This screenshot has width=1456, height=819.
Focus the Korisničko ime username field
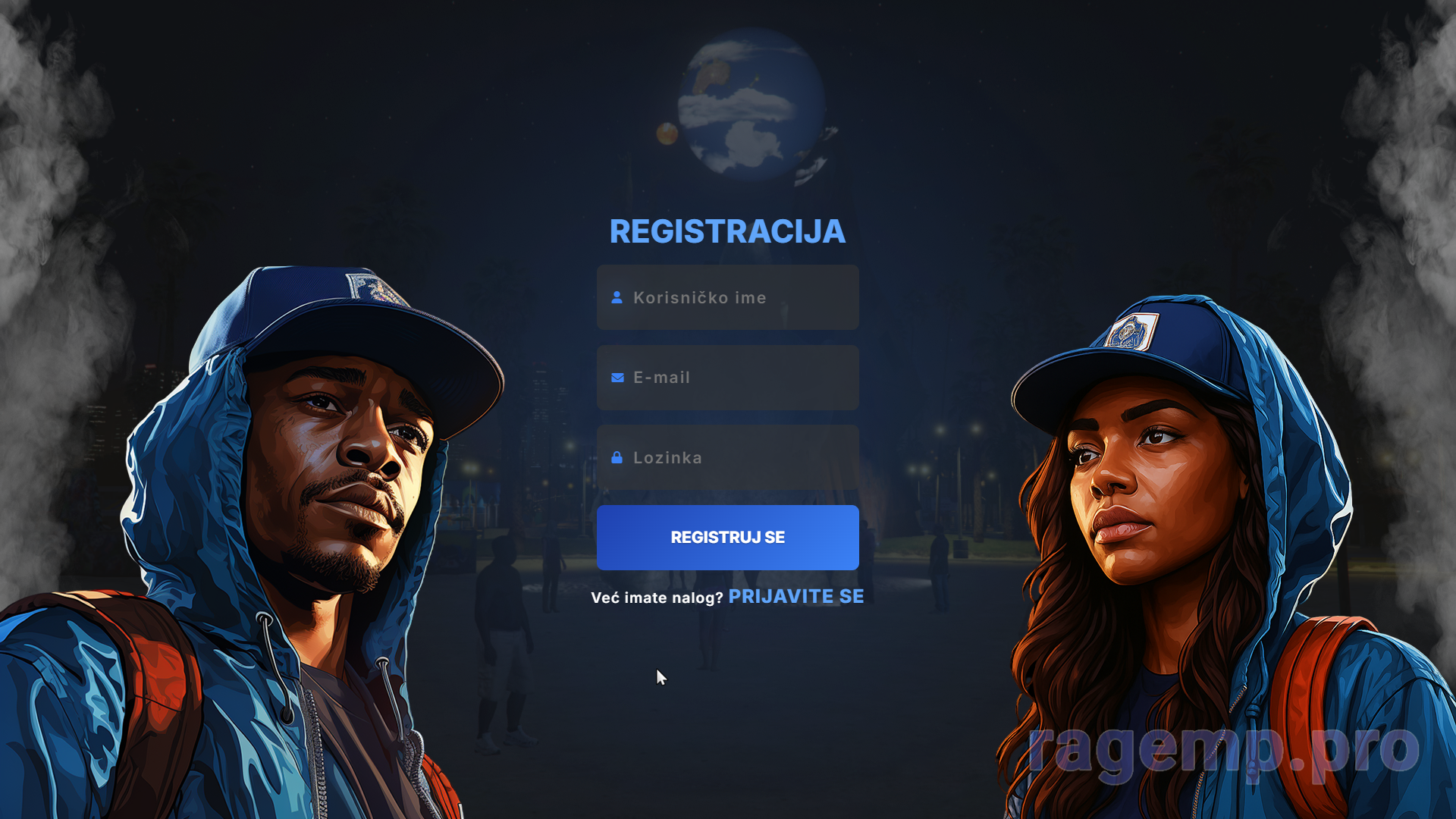click(728, 297)
